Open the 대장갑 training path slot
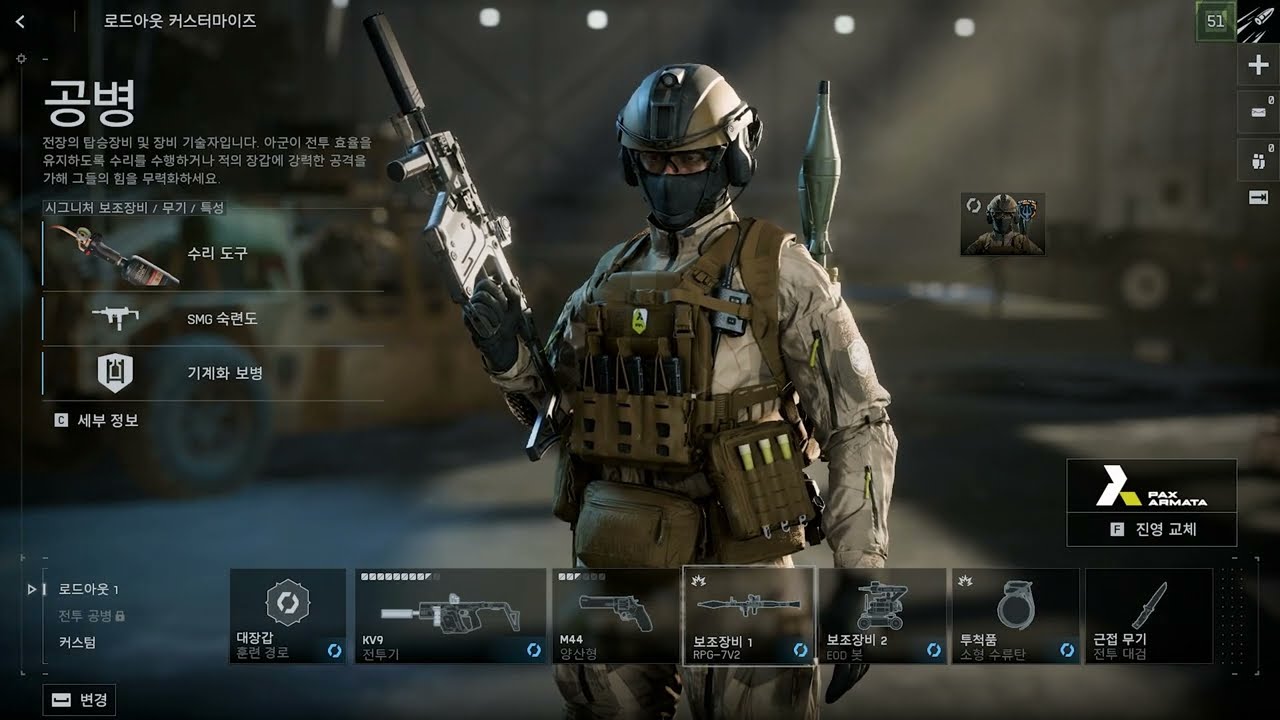Screen dimensions: 1280x720 pyautogui.click(x=288, y=616)
